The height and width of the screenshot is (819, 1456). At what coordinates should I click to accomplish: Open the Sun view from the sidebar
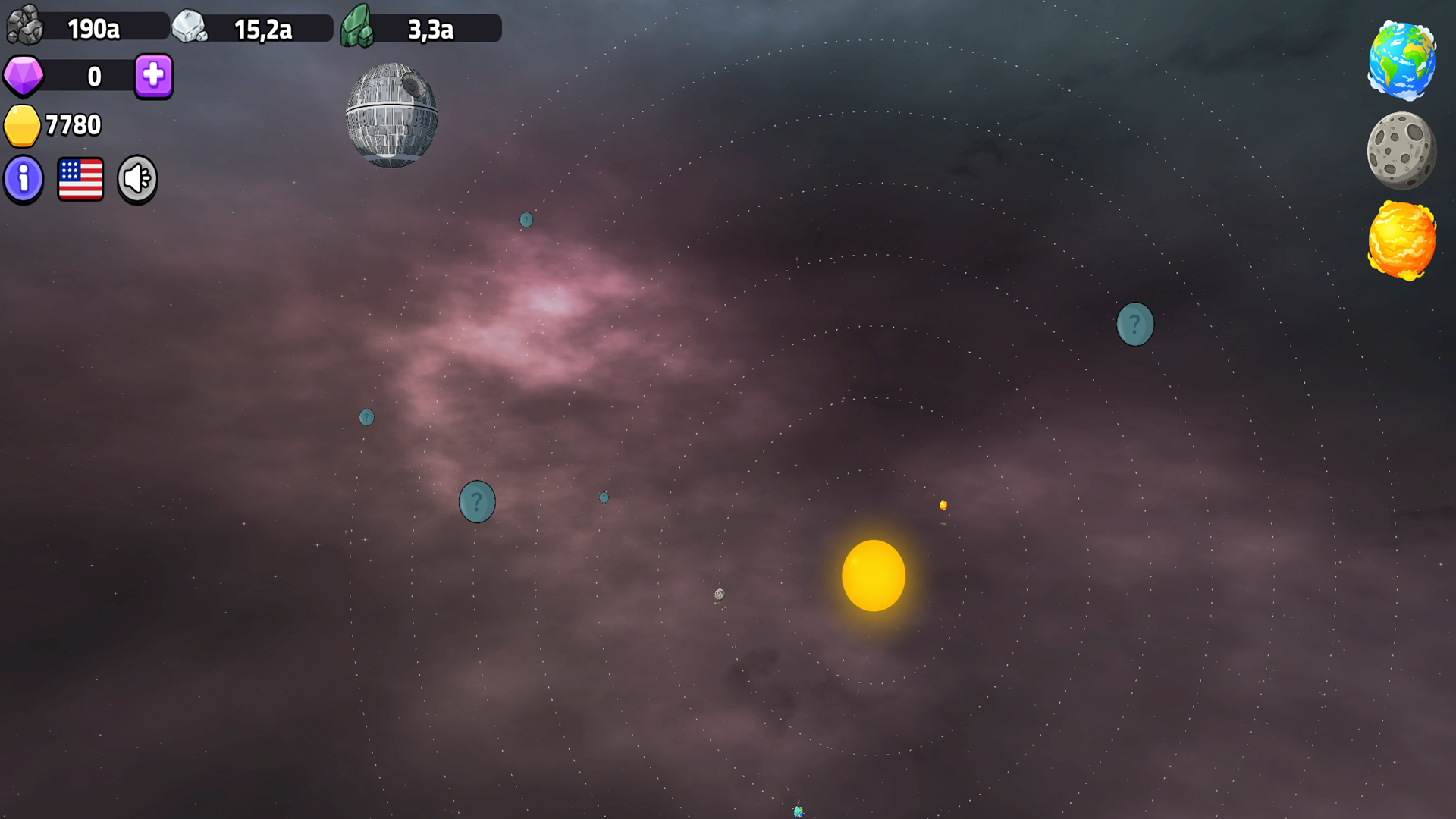click(x=1402, y=241)
